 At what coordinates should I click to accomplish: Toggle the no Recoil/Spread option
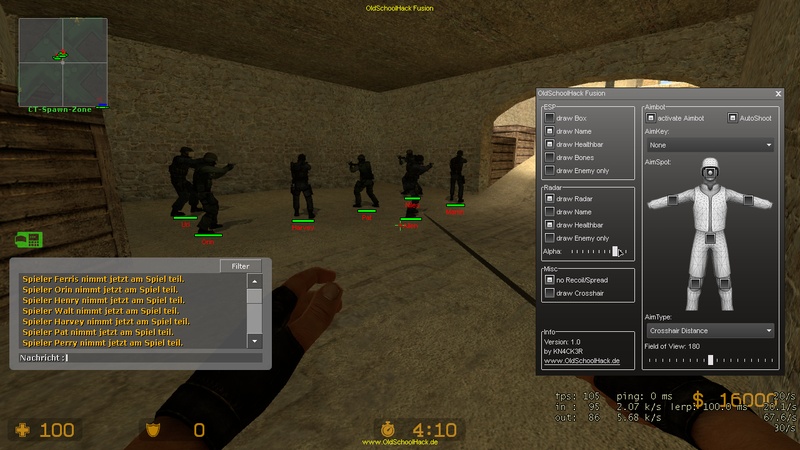pos(550,280)
